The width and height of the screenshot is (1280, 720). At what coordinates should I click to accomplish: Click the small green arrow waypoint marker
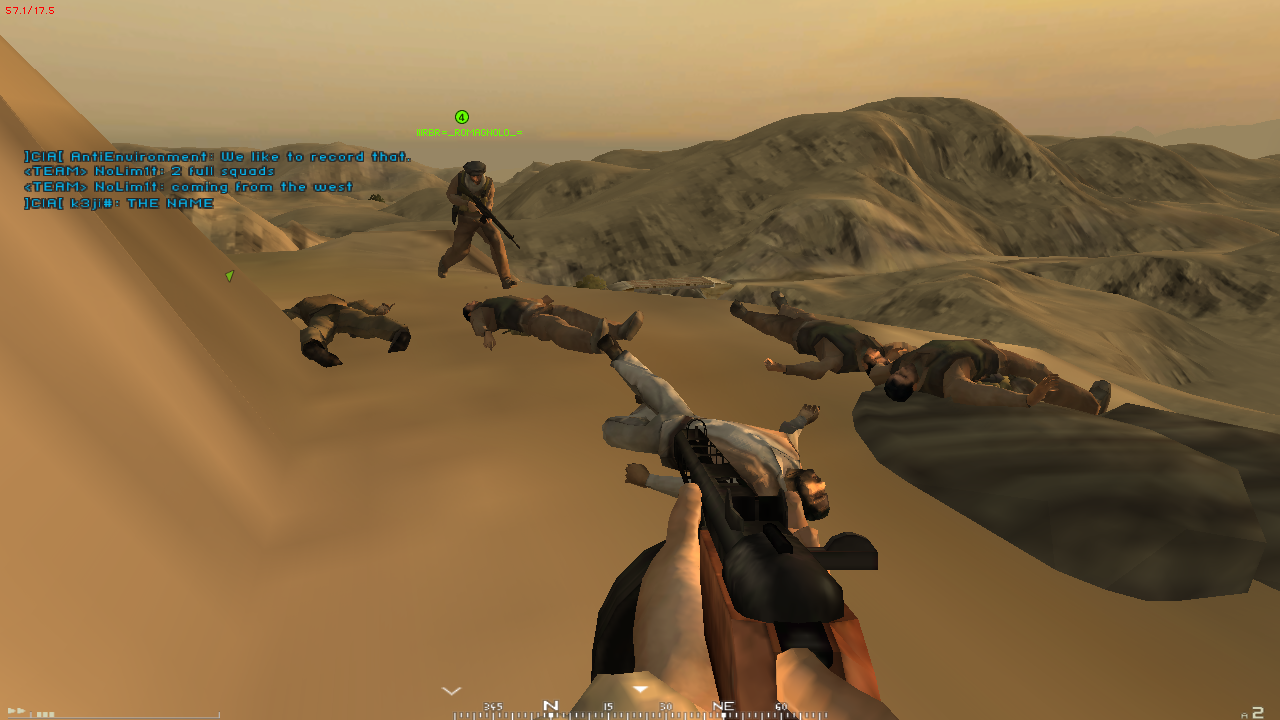click(229, 275)
